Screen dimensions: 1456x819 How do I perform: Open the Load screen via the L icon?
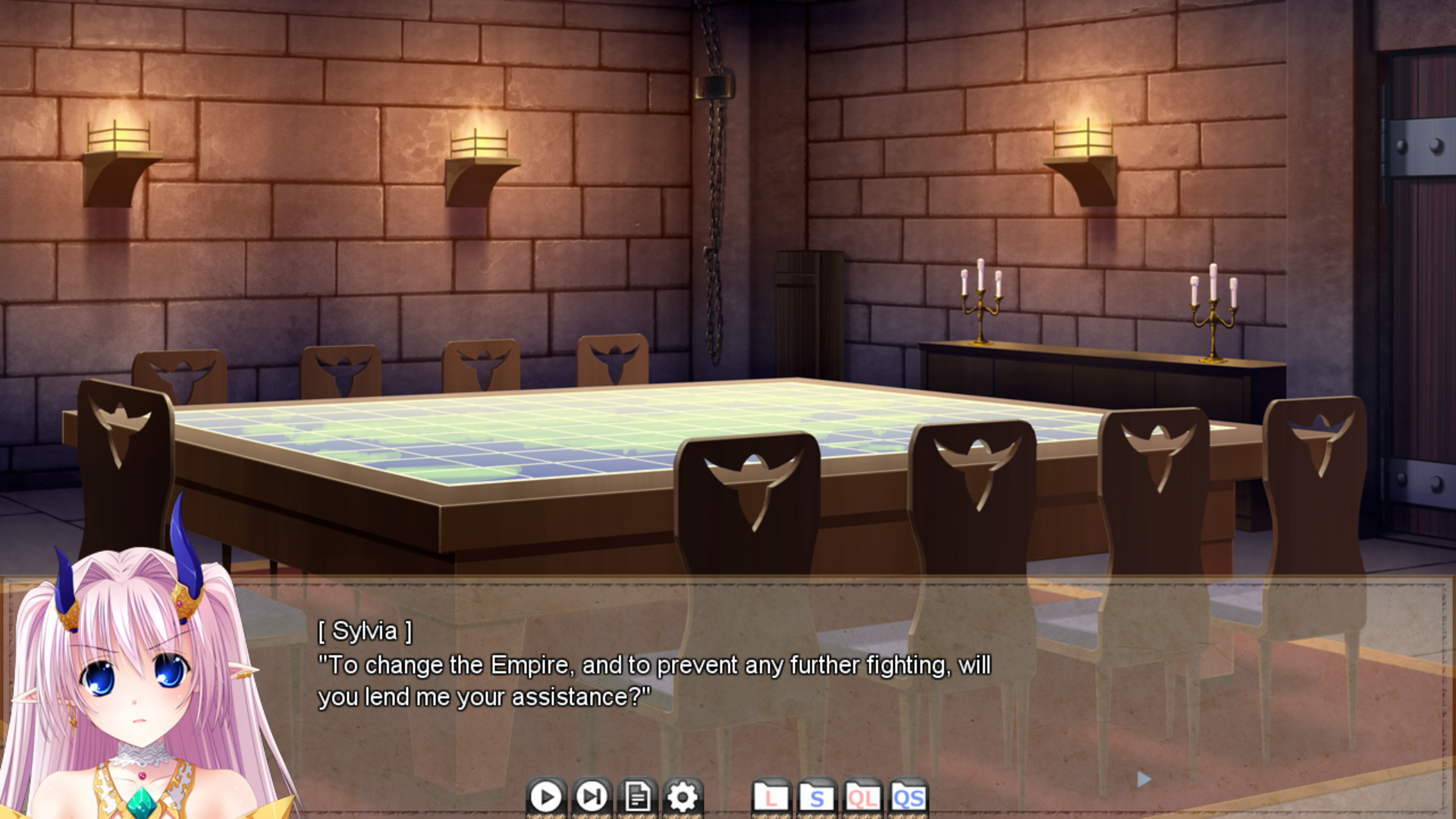click(771, 797)
